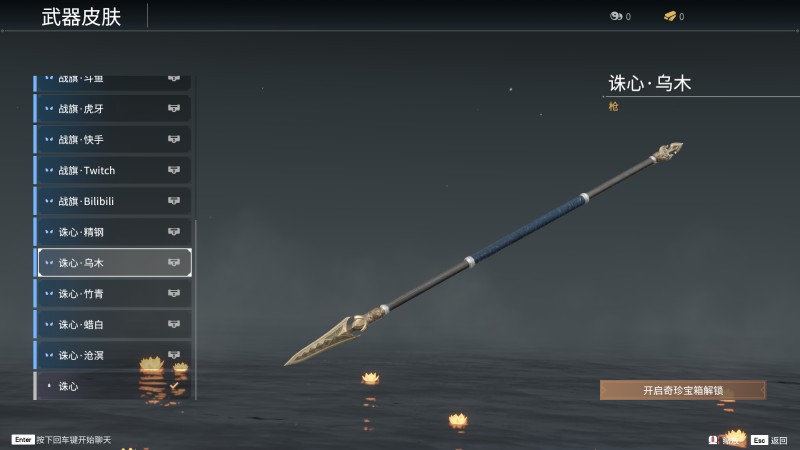Click the 返回 back button
The height and width of the screenshot is (450, 800).
tap(770, 439)
